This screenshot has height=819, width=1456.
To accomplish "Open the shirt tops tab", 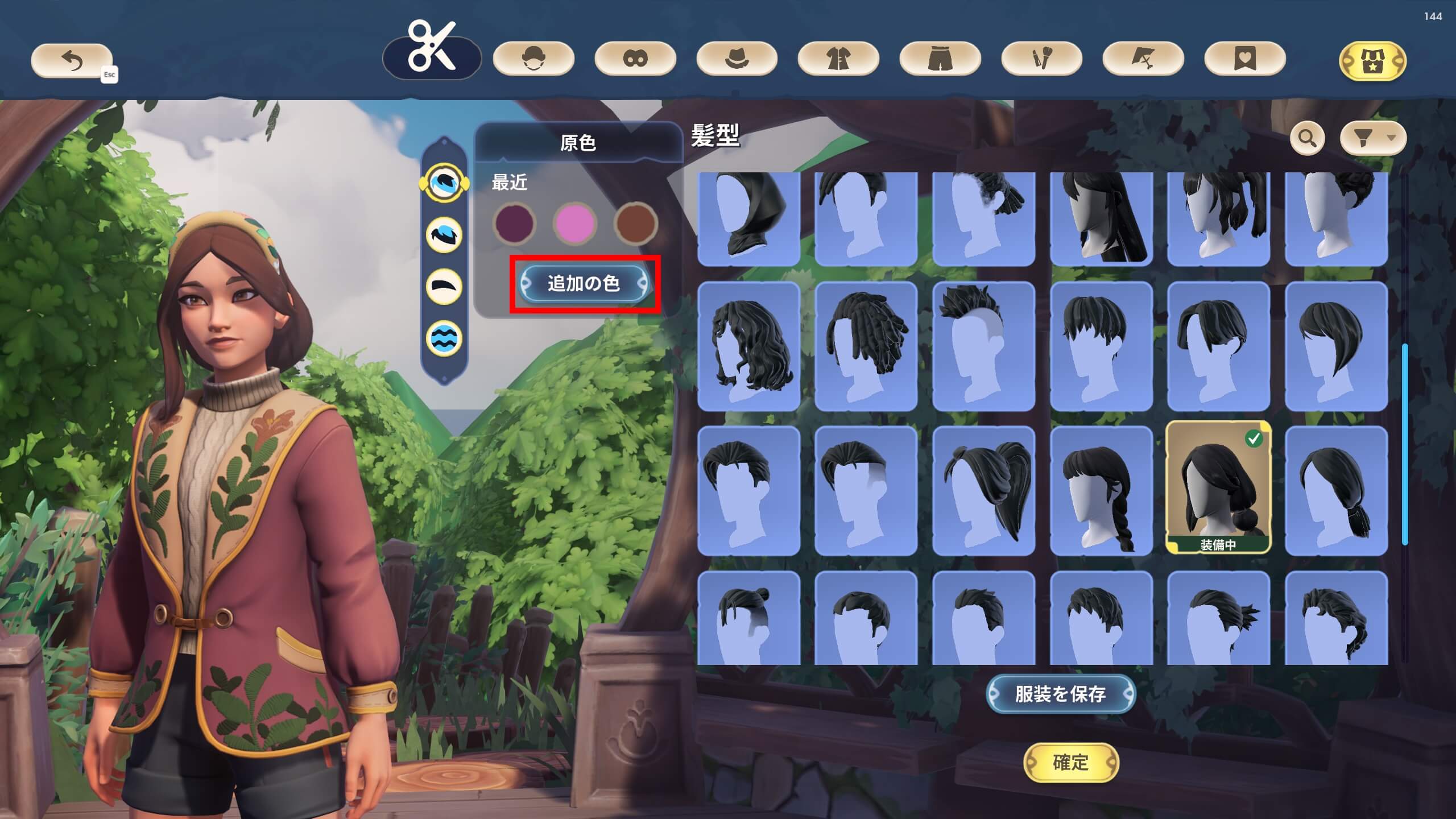I will (x=838, y=59).
